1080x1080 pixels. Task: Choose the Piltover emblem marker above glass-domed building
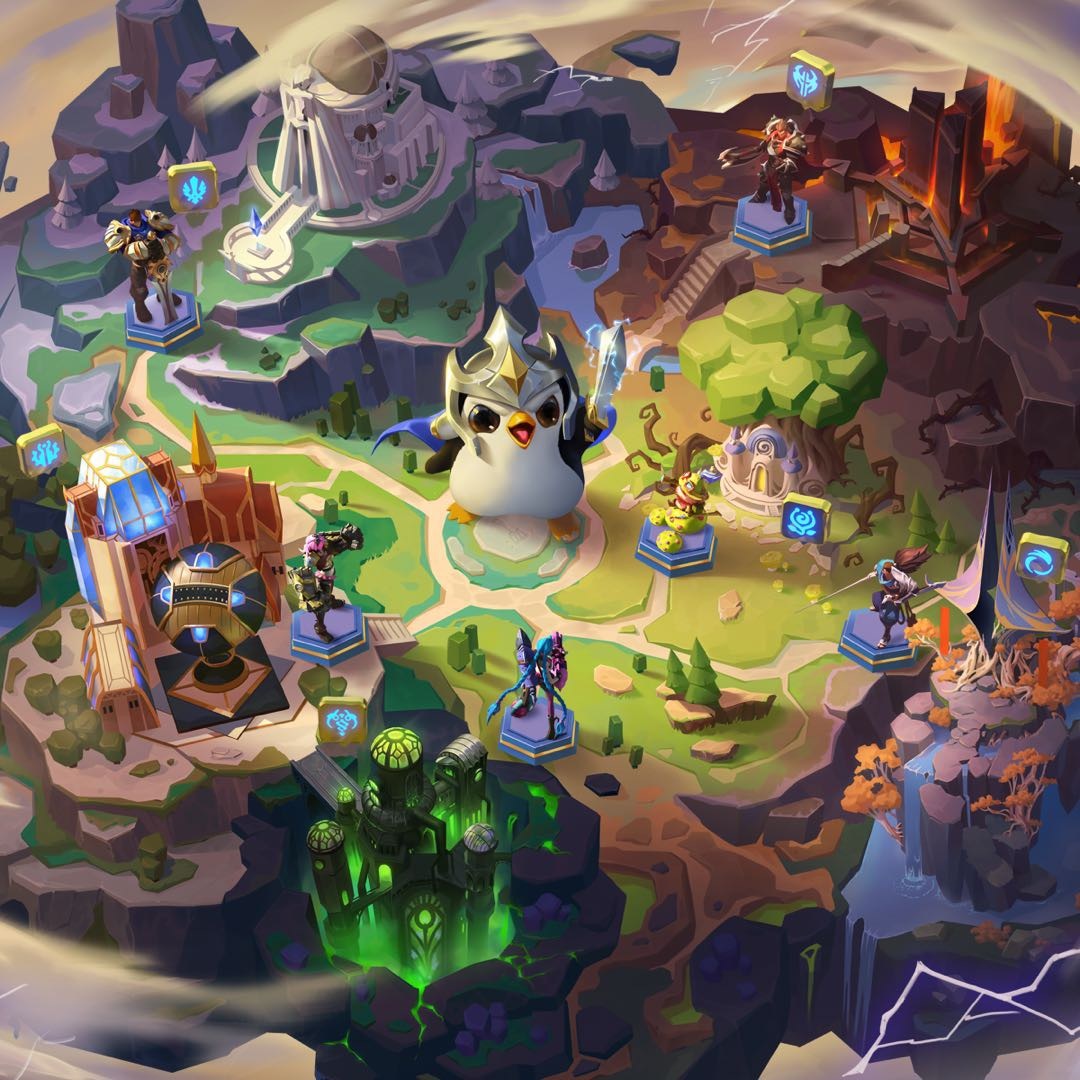[41, 448]
